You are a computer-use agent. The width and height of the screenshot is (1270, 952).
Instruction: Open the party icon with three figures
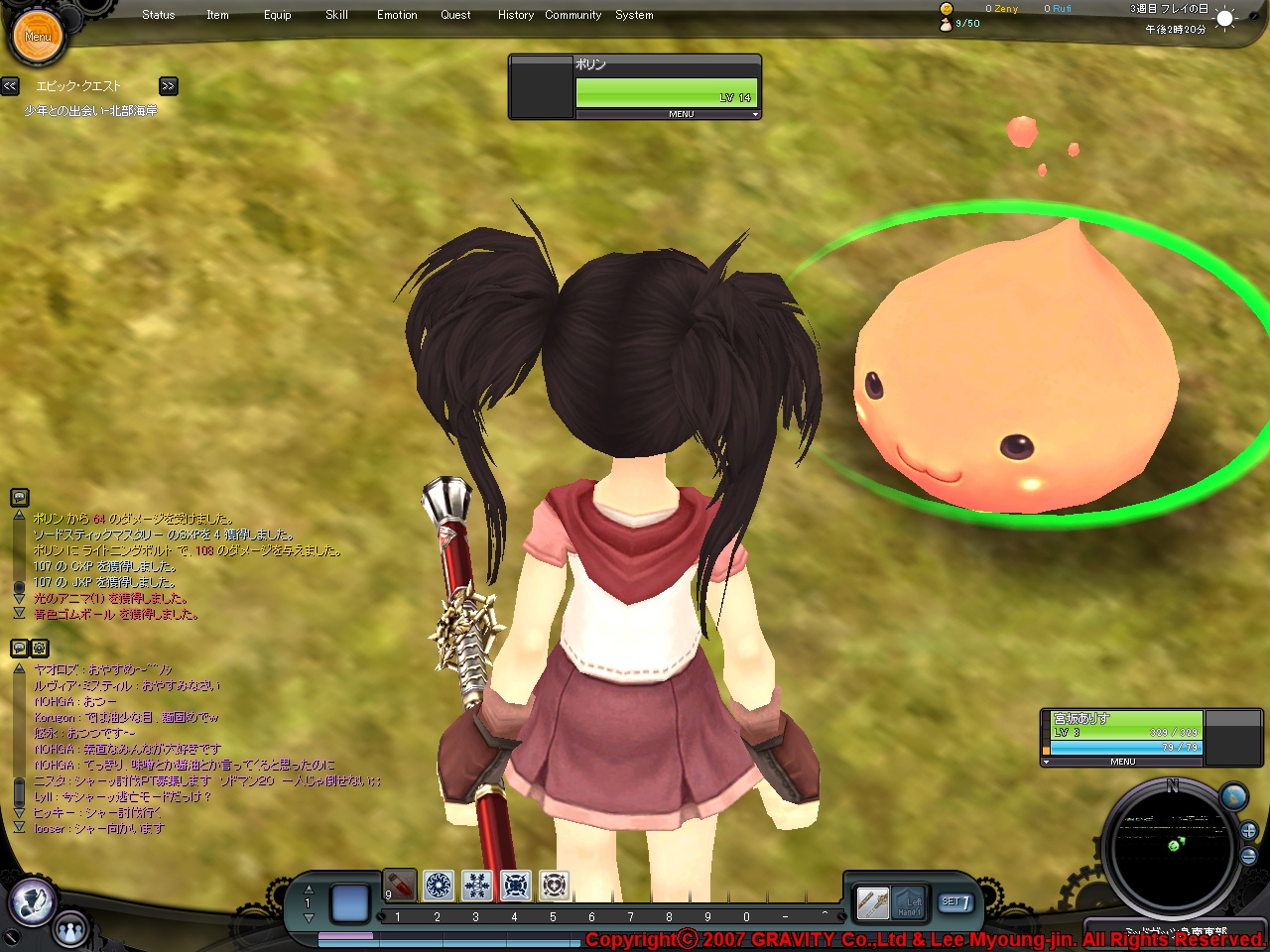click(x=70, y=930)
